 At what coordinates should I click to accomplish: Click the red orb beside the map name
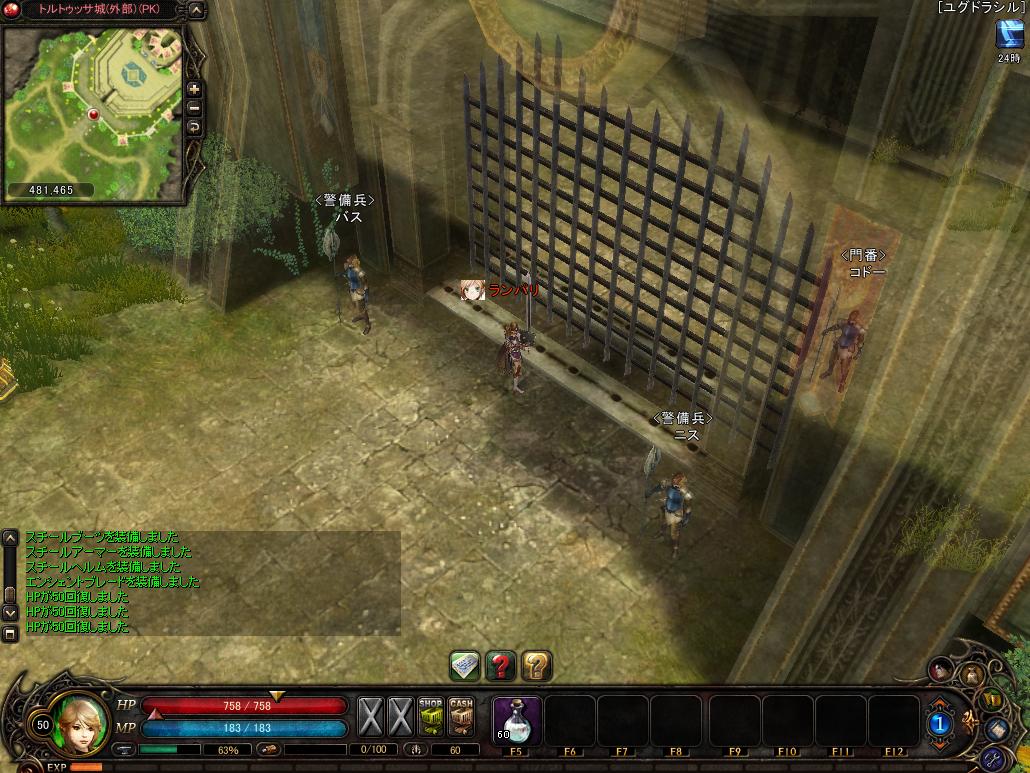pos(13,11)
